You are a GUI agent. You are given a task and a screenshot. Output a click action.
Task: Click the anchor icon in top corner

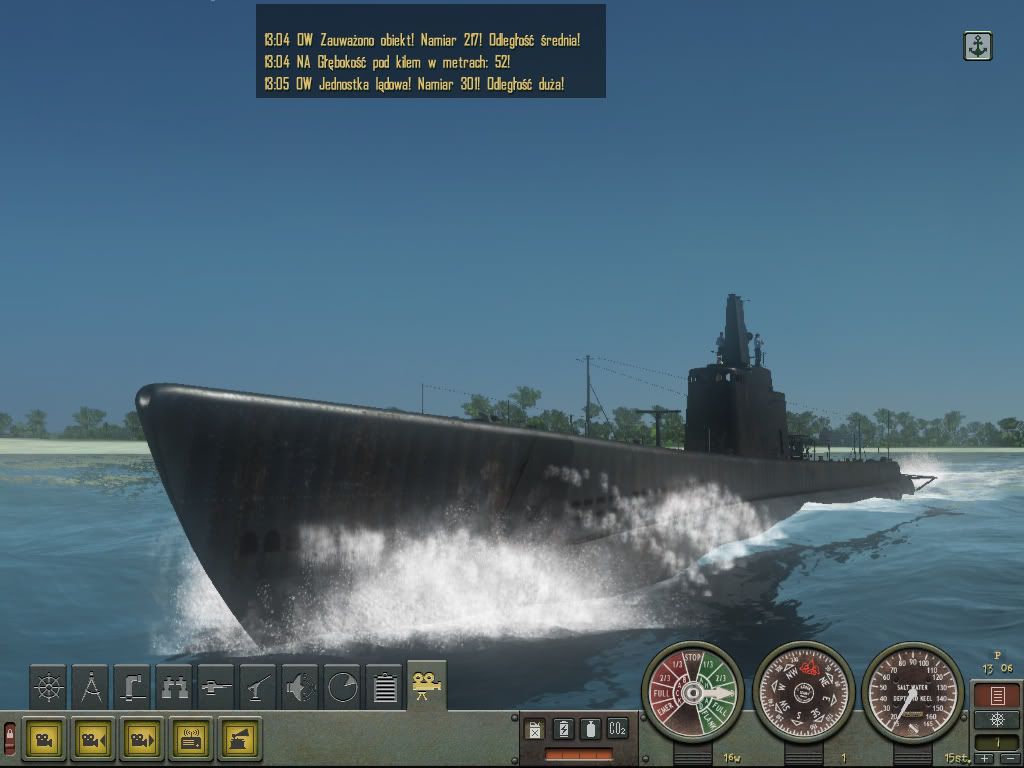(977, 46)
